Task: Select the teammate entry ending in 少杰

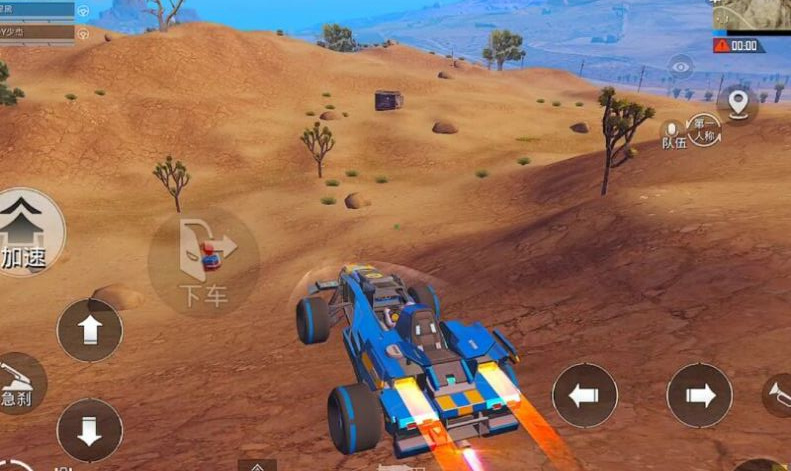Action: (37, 32)
